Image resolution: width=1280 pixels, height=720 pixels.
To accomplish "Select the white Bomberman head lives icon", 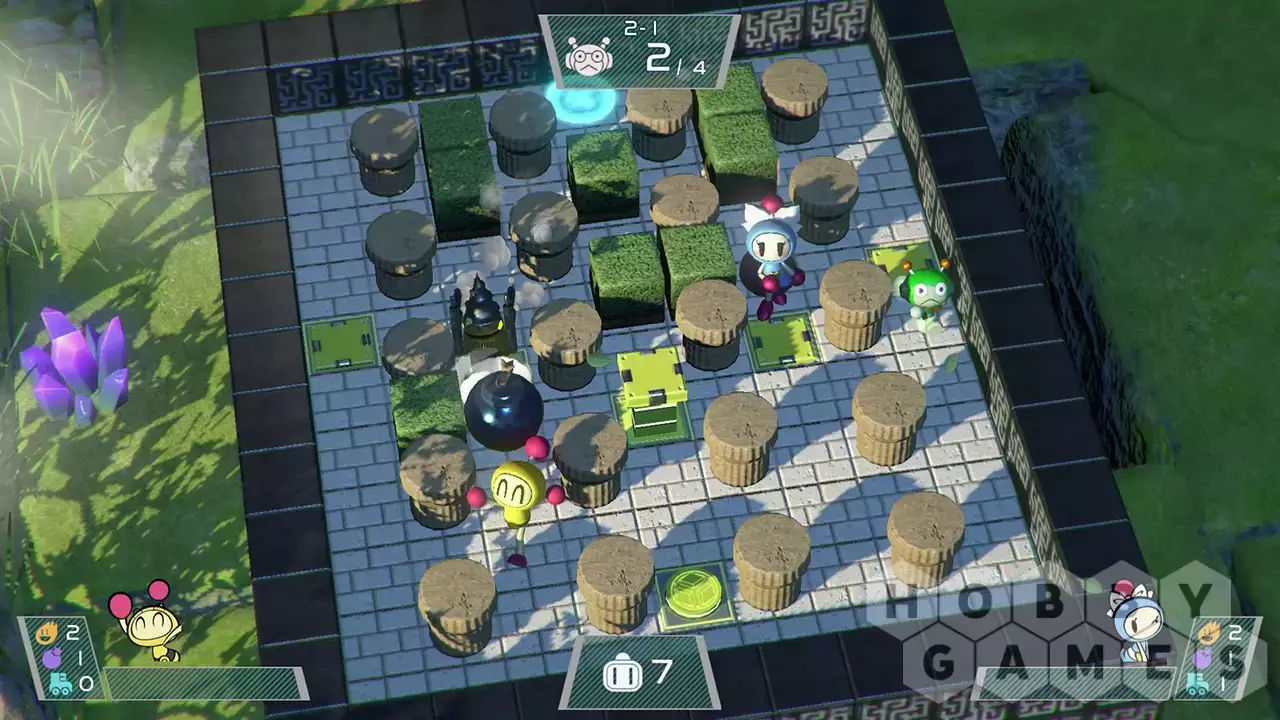I will coord(620,673).
